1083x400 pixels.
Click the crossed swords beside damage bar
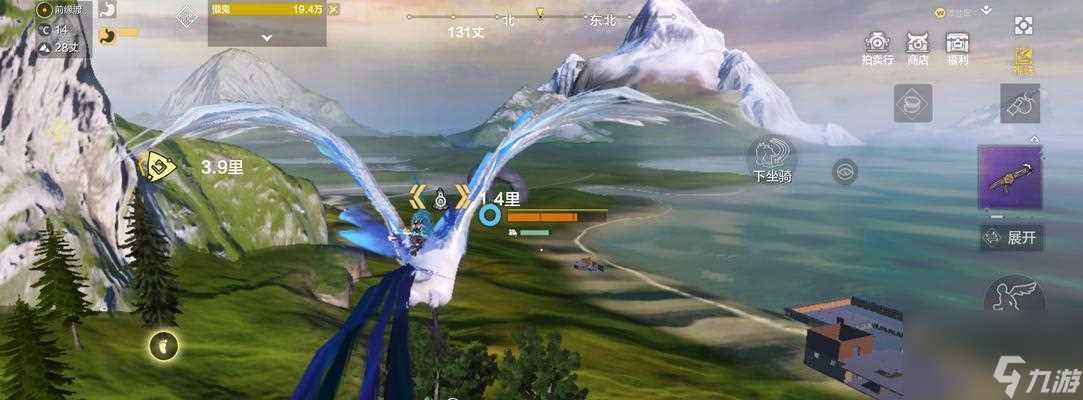click(x=333, y=9)
